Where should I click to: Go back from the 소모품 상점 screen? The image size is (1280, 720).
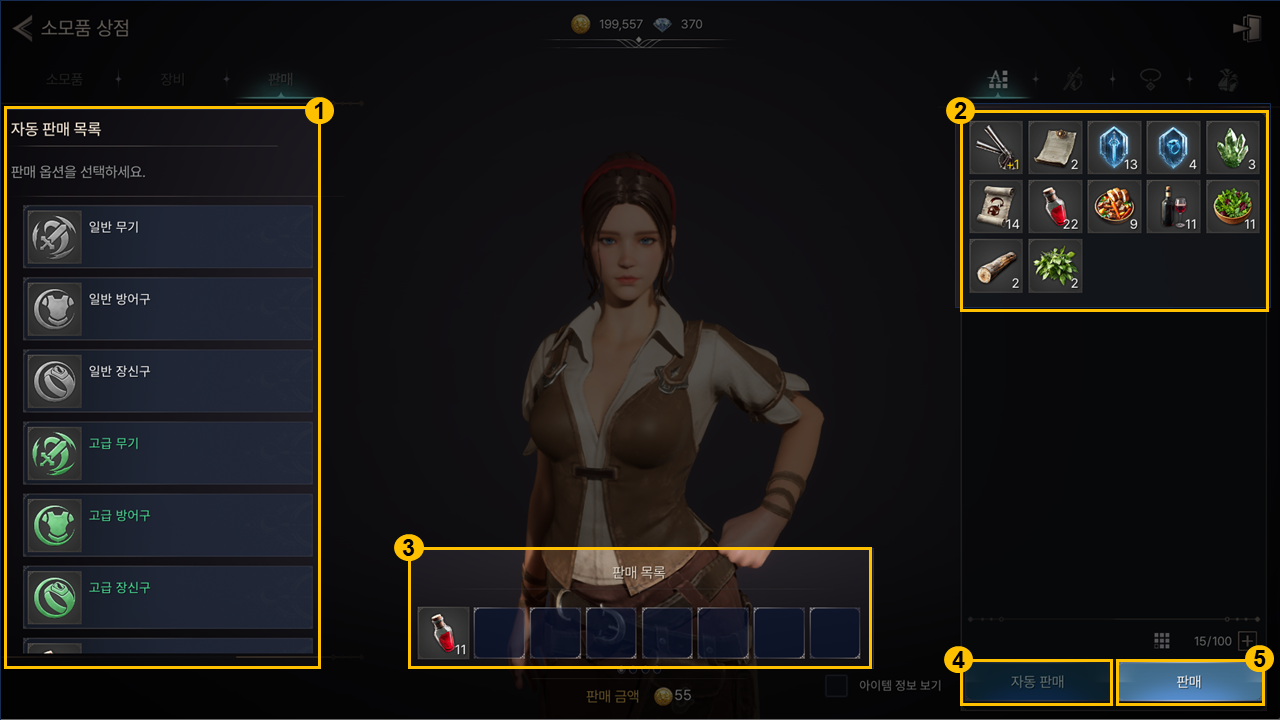coord(22,28)
